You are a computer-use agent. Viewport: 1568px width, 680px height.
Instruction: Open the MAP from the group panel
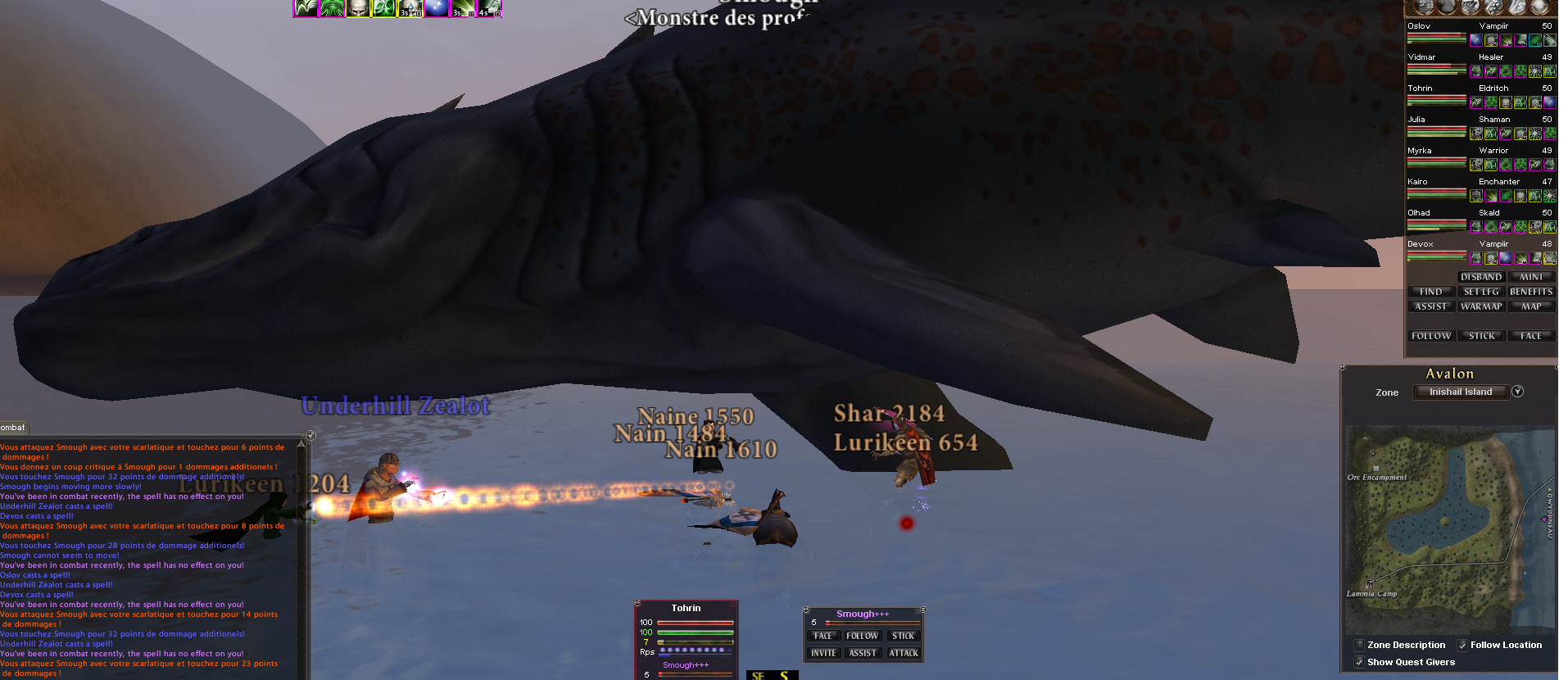point(1531,306)
